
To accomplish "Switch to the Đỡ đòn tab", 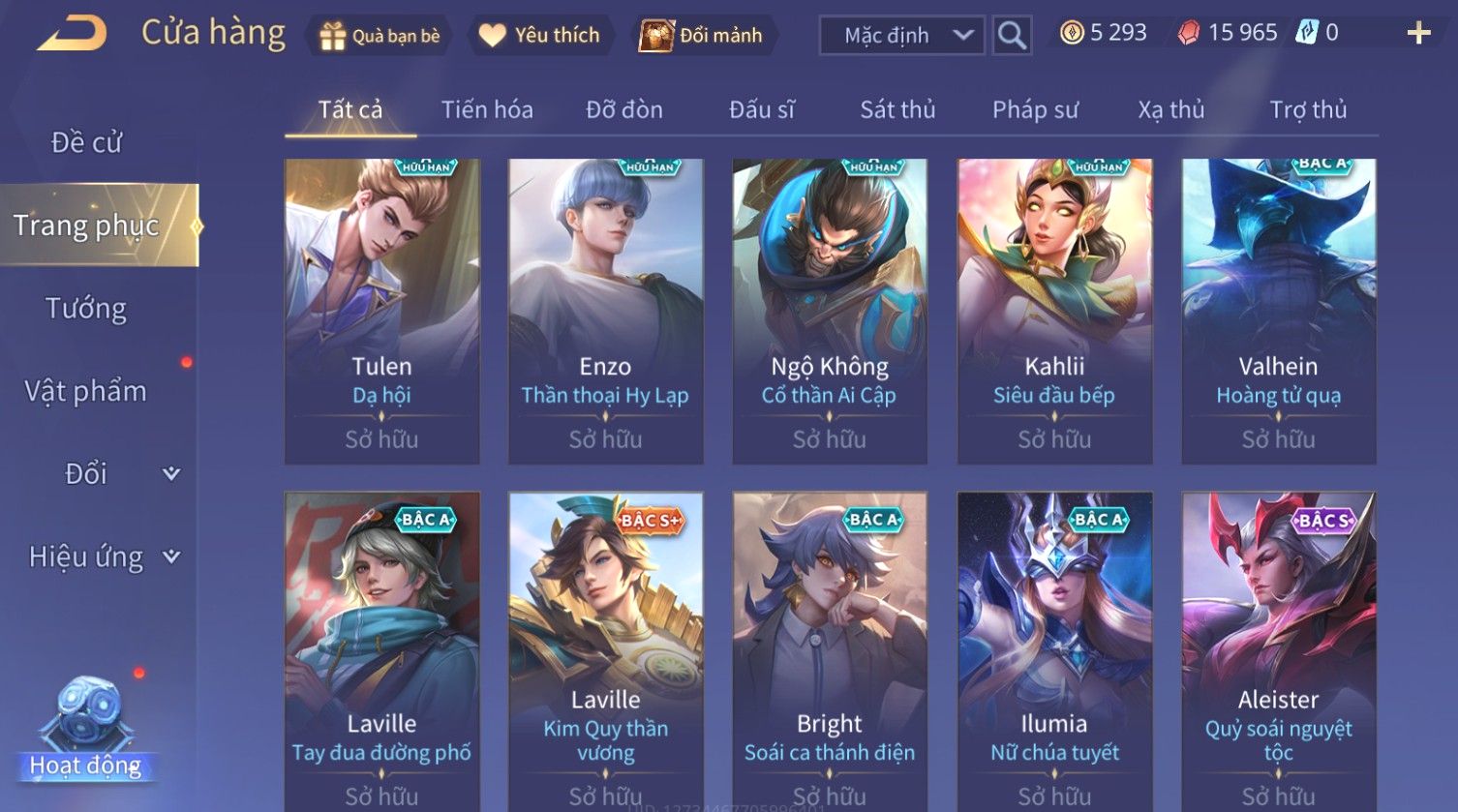I will coord(624,110).
